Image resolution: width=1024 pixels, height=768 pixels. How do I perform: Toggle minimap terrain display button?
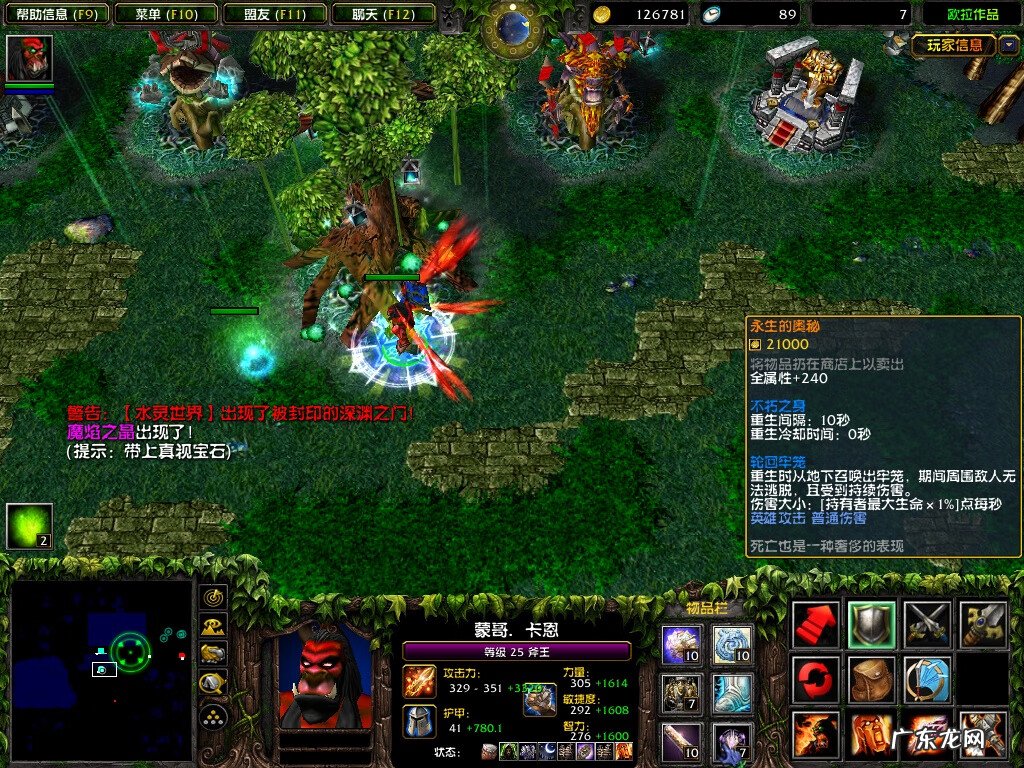[213, 626]
